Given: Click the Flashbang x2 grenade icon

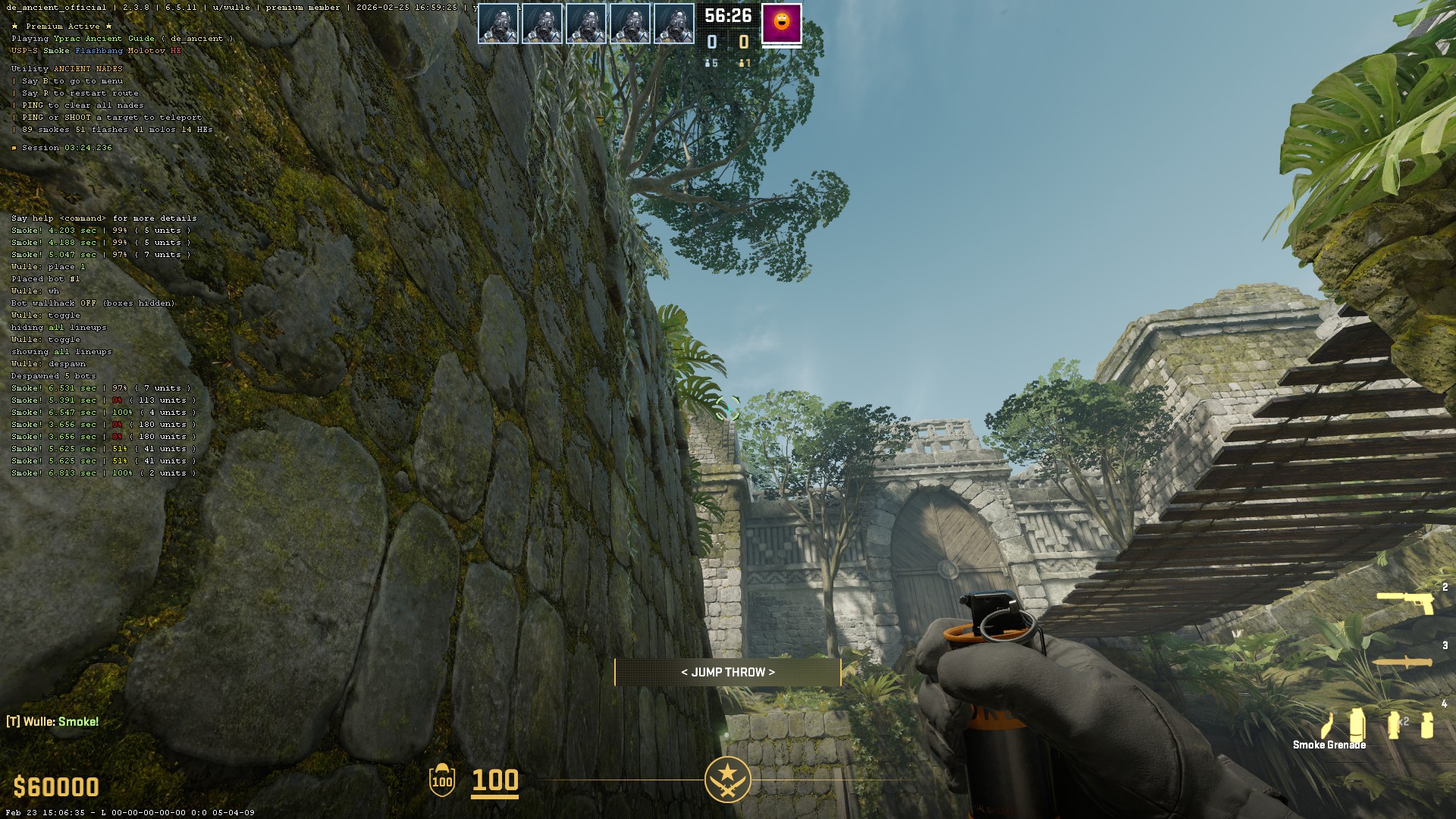Looking at the screenshot, I should 1393,724.
